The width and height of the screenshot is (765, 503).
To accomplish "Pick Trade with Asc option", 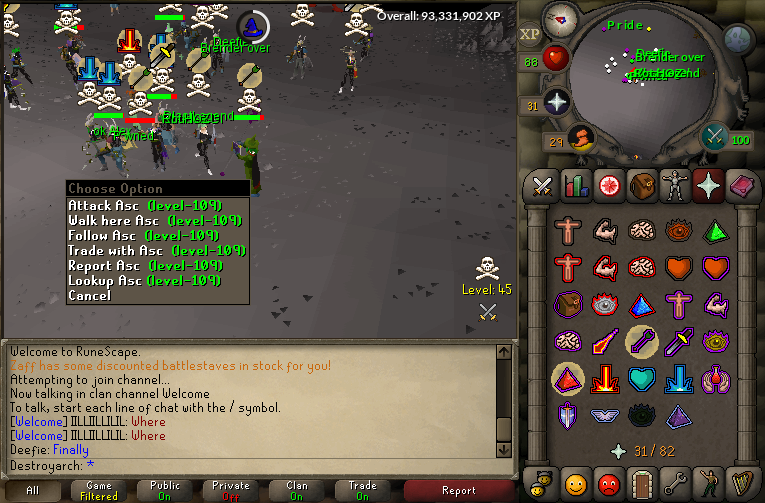I will [x=156, y=250].
